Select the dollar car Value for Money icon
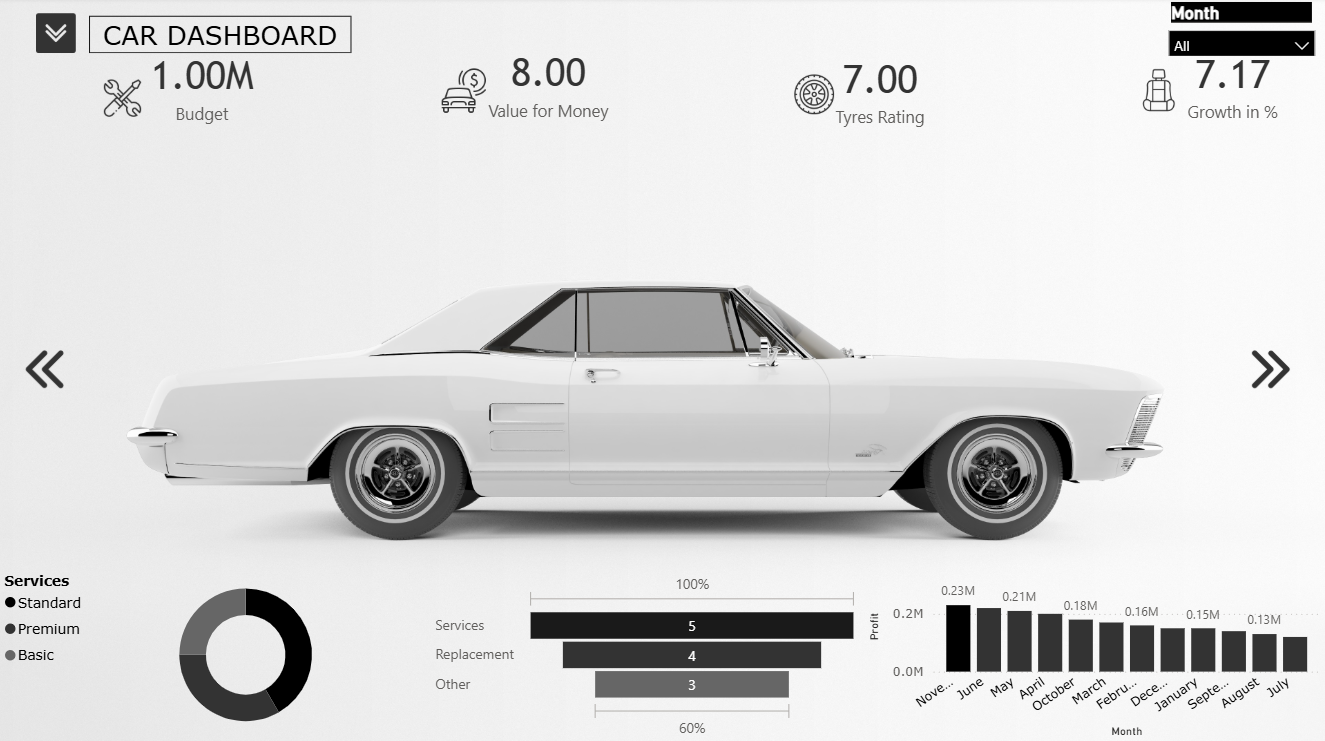Image resolution: width=1325 pixels, height=741 pixels. coord(462,90)
